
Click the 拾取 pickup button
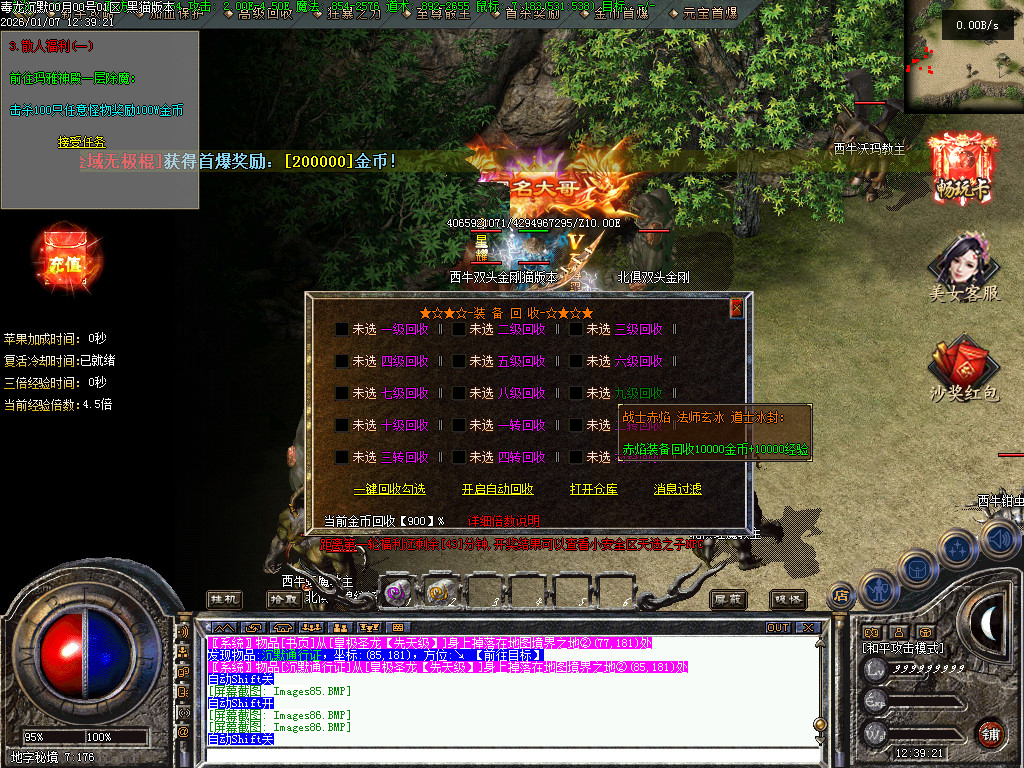[284, 598]
